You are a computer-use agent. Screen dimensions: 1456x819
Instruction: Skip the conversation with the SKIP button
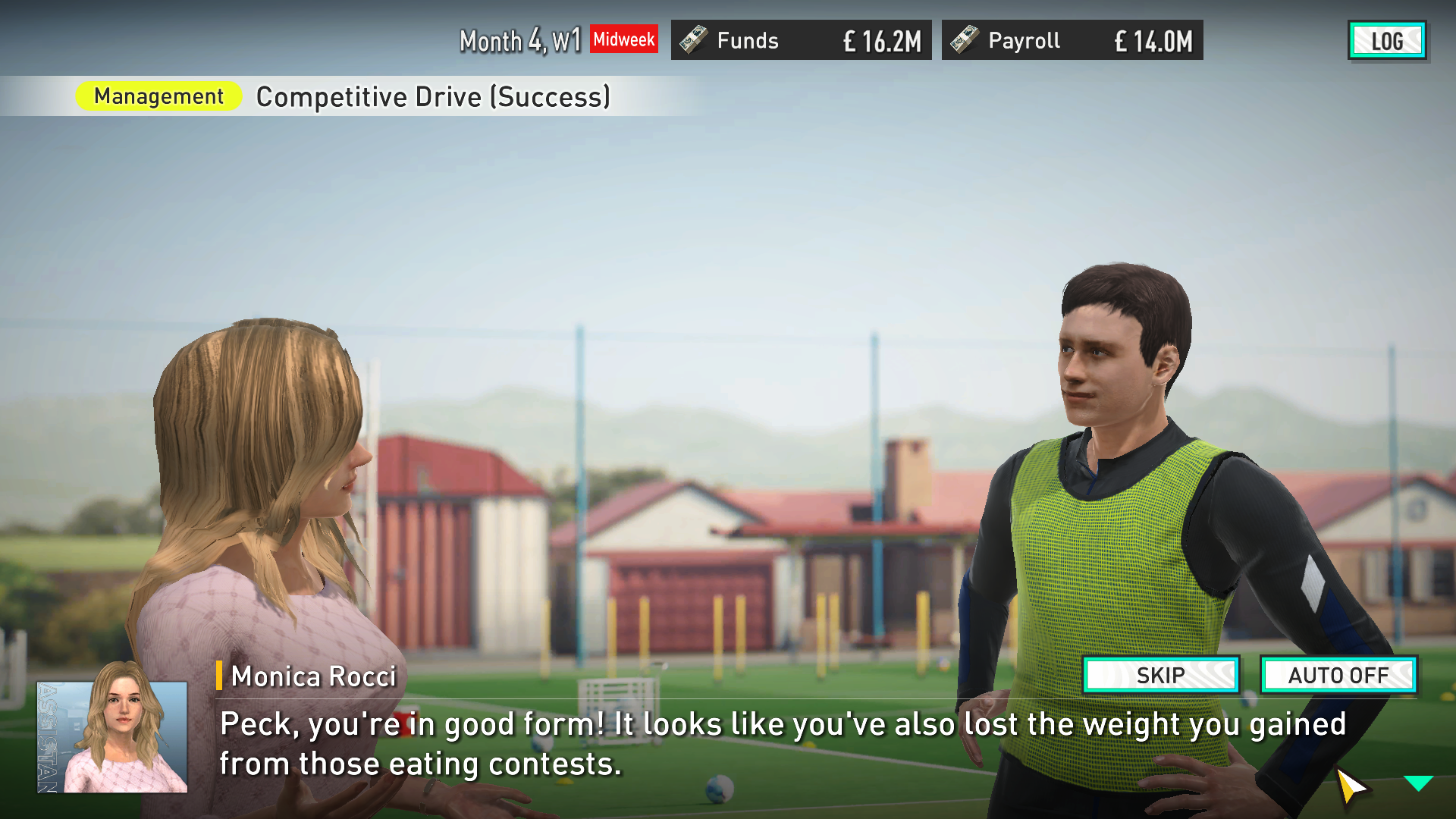pos(1161,675)
